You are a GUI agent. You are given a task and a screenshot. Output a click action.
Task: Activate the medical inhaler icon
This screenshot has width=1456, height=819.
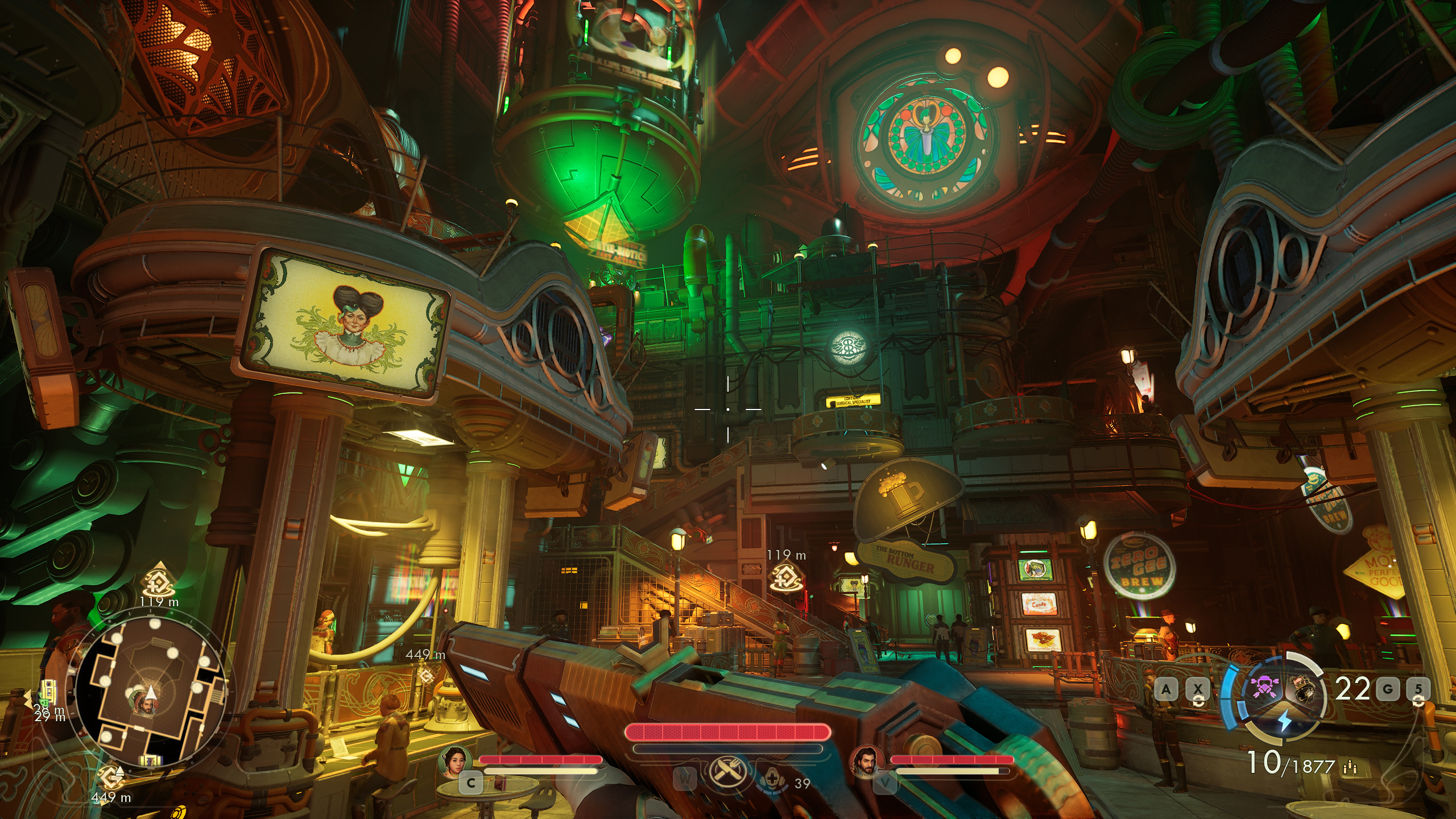772,779
